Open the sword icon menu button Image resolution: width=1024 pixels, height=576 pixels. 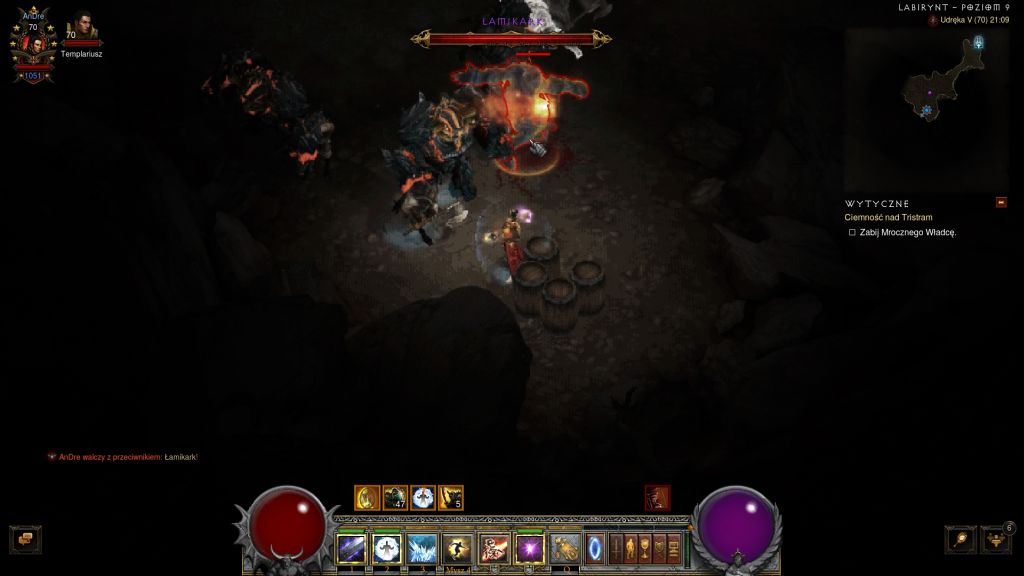tap(616, 548)
